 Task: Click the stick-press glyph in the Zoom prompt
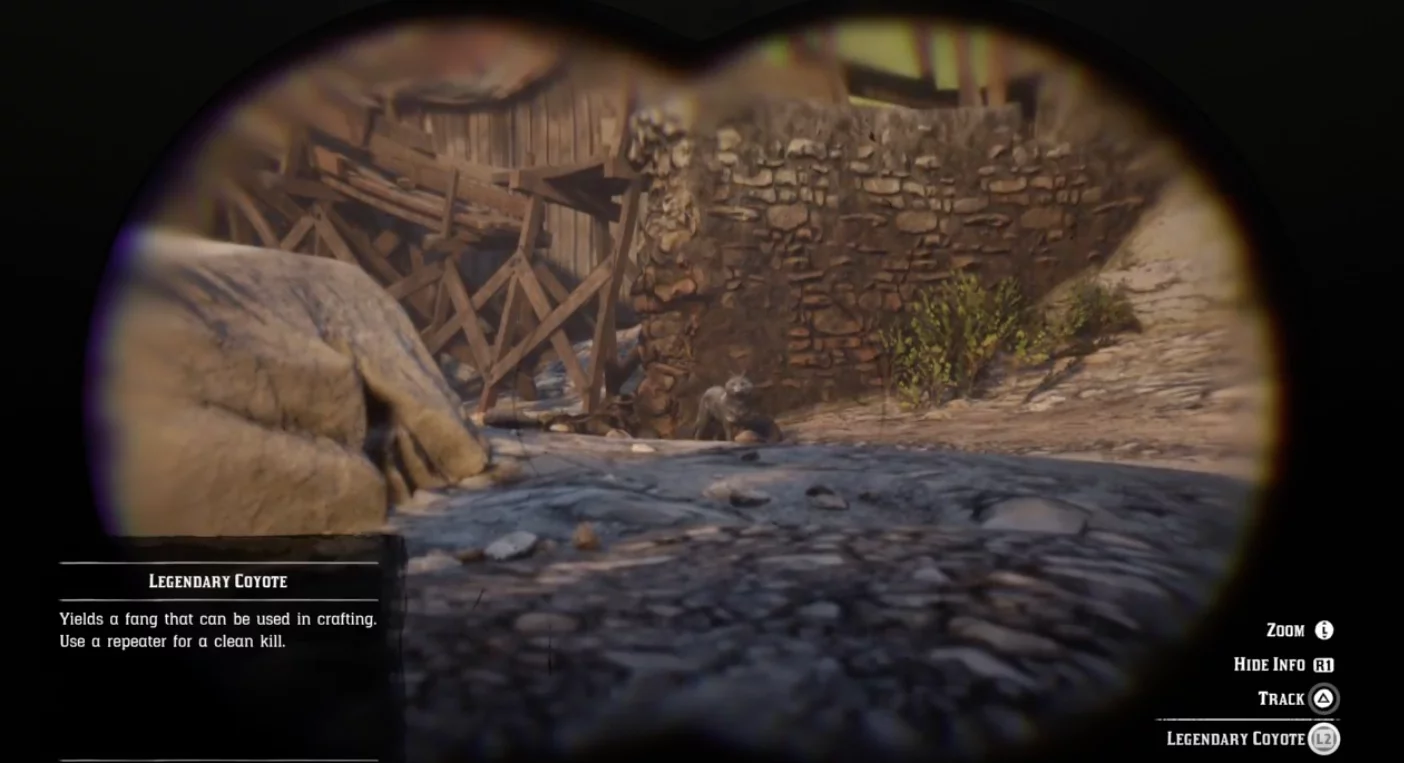[x=1324, y=630]
